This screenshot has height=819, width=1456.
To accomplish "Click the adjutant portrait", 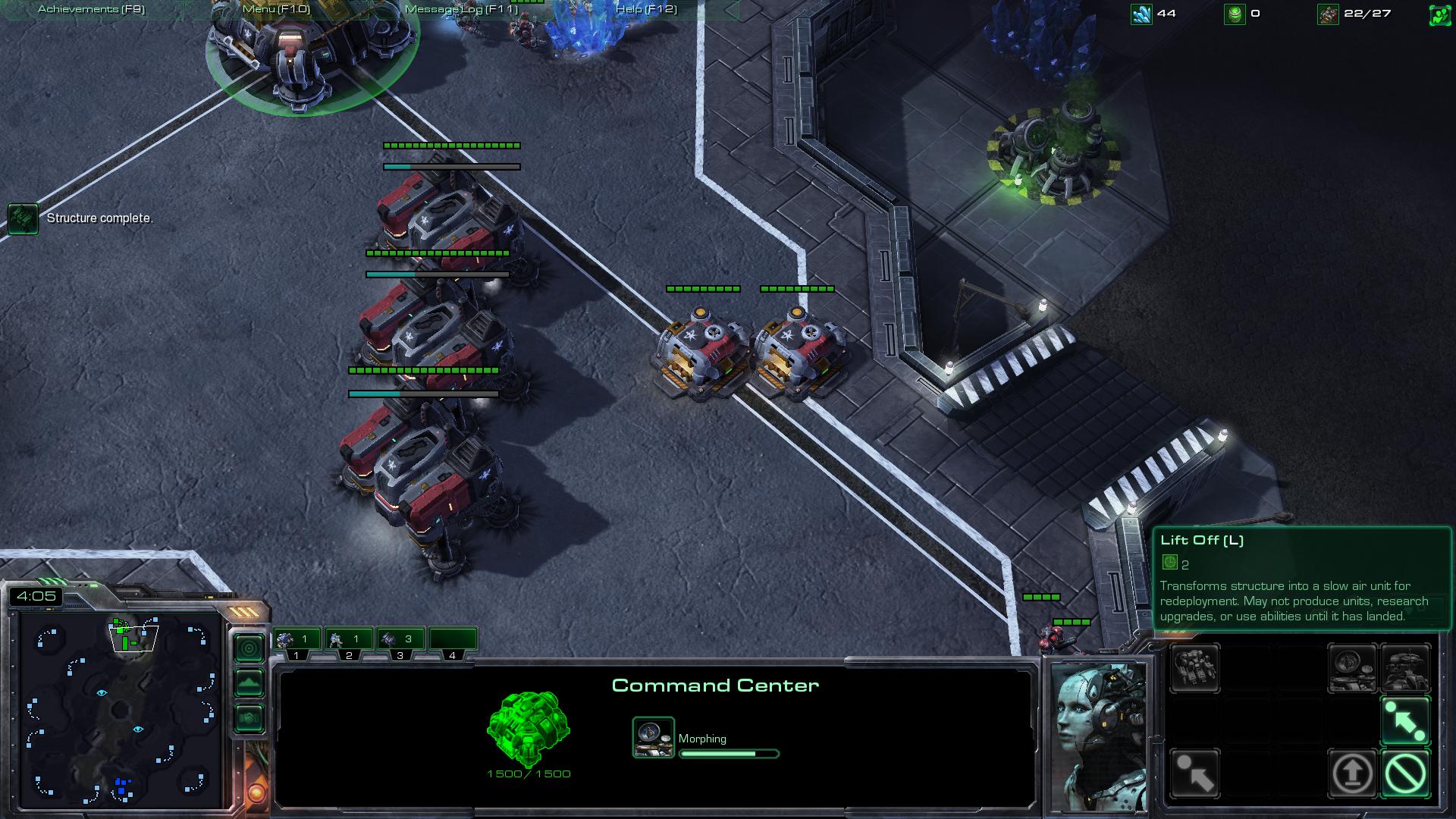I will 1099,736.
